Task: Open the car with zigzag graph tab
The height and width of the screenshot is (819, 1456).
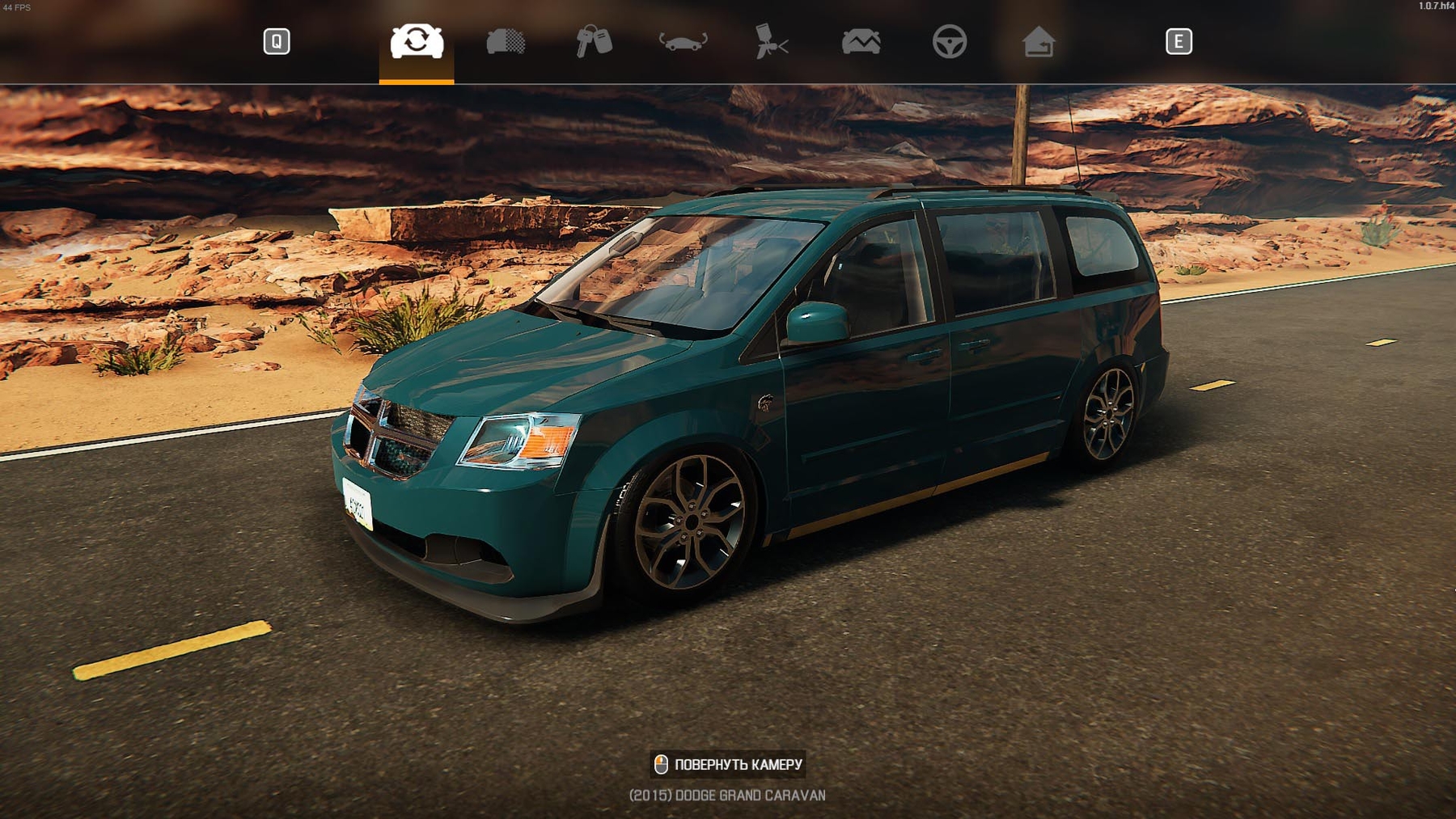Action: [861, 41]
